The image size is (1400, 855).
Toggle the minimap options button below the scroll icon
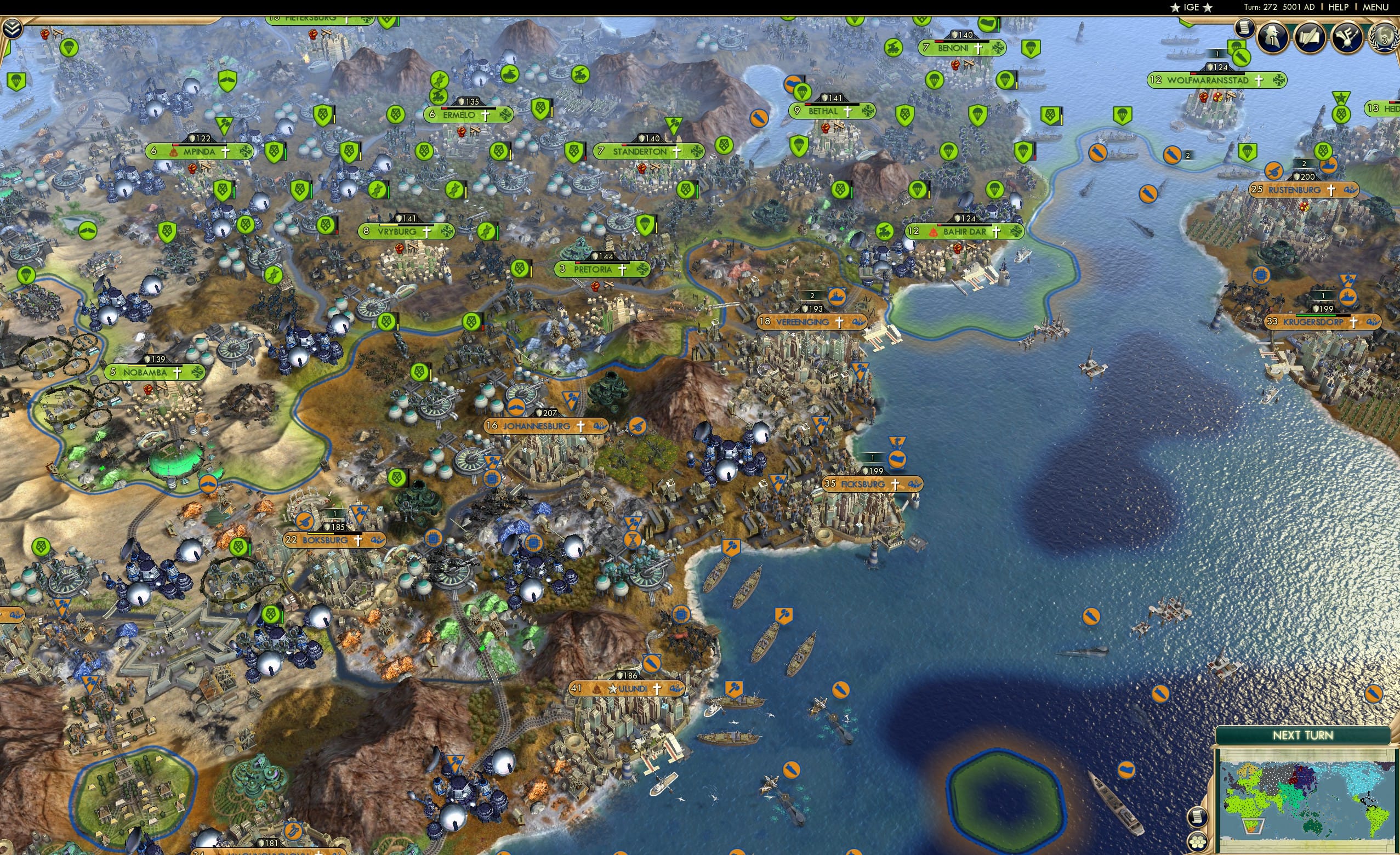click(1198, 842)
